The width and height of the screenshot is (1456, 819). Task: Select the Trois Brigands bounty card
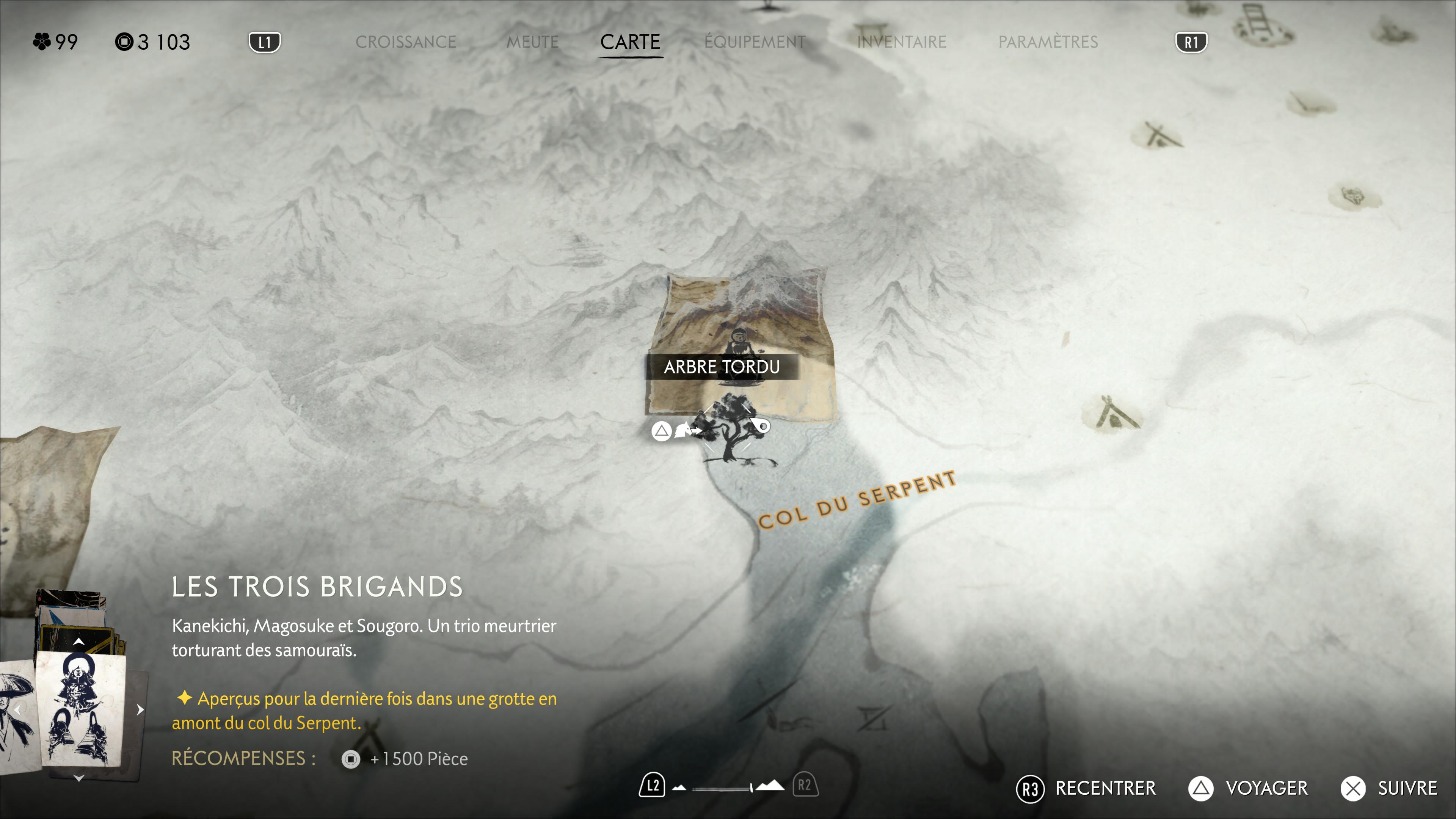coord(80,709)
